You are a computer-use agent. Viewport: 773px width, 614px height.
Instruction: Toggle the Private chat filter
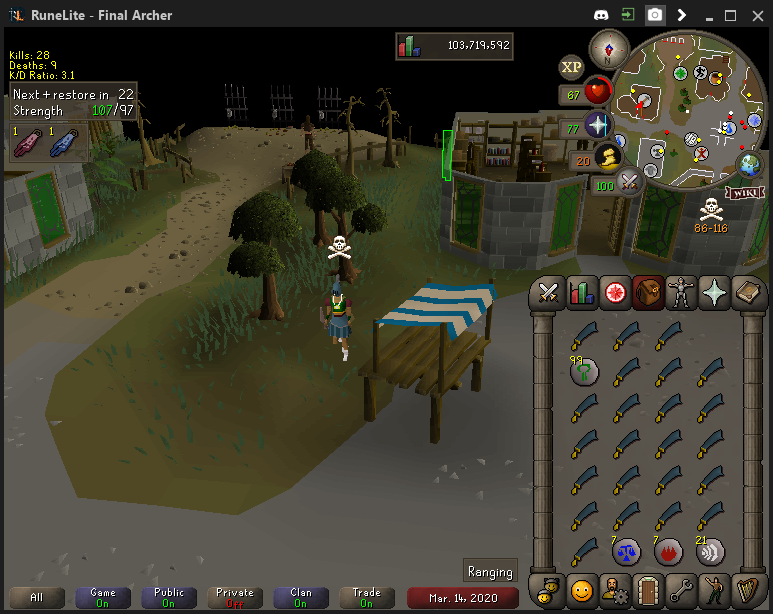click(235, 597)
